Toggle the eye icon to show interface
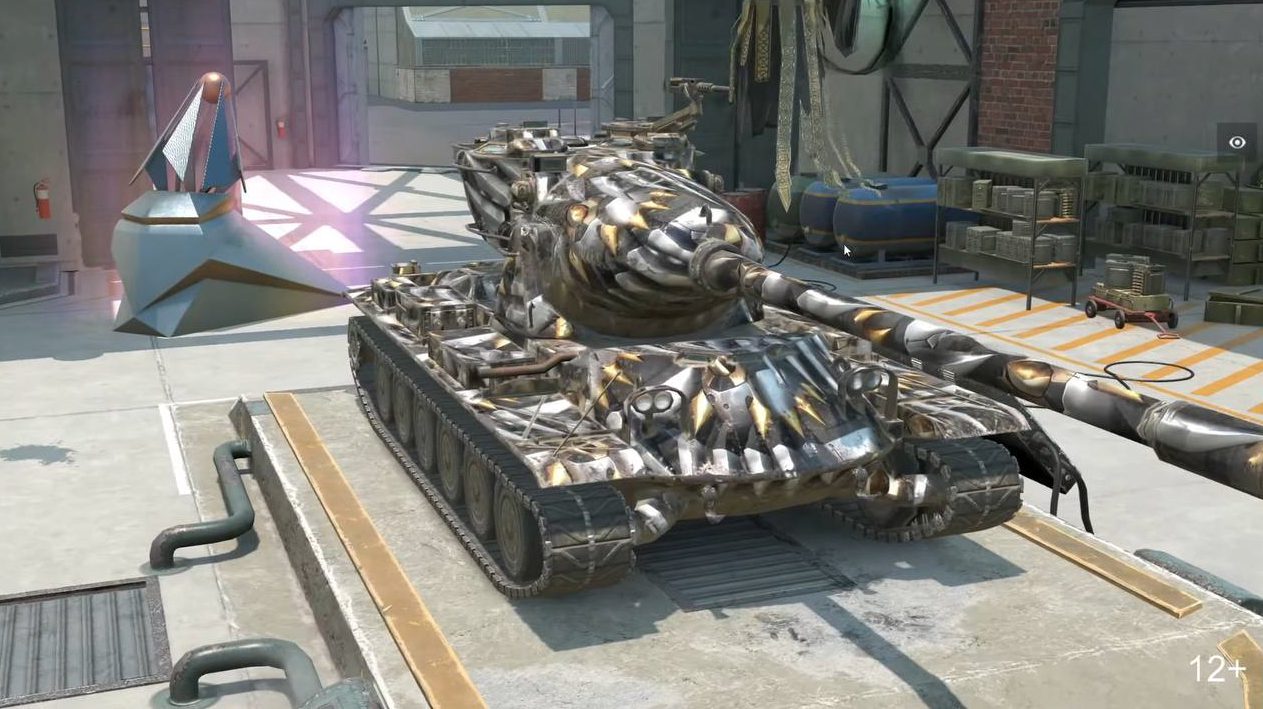The image size is (1263, 709). (1237, 143)
